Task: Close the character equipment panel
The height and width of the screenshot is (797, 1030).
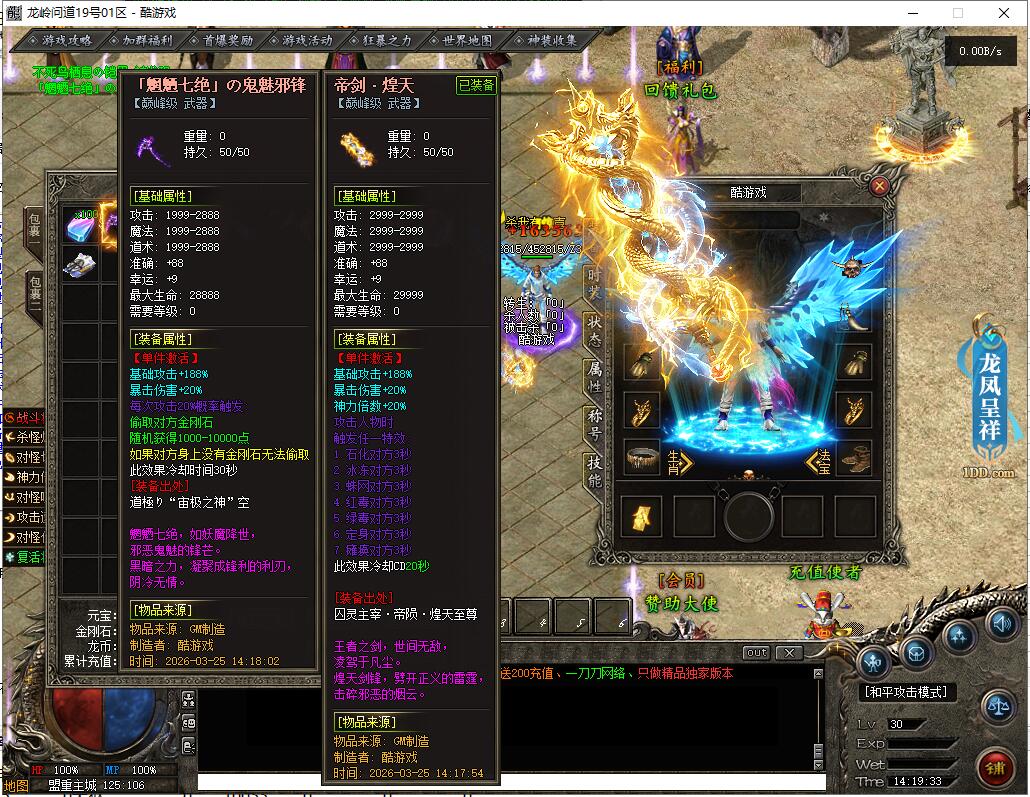Action: 879,185
